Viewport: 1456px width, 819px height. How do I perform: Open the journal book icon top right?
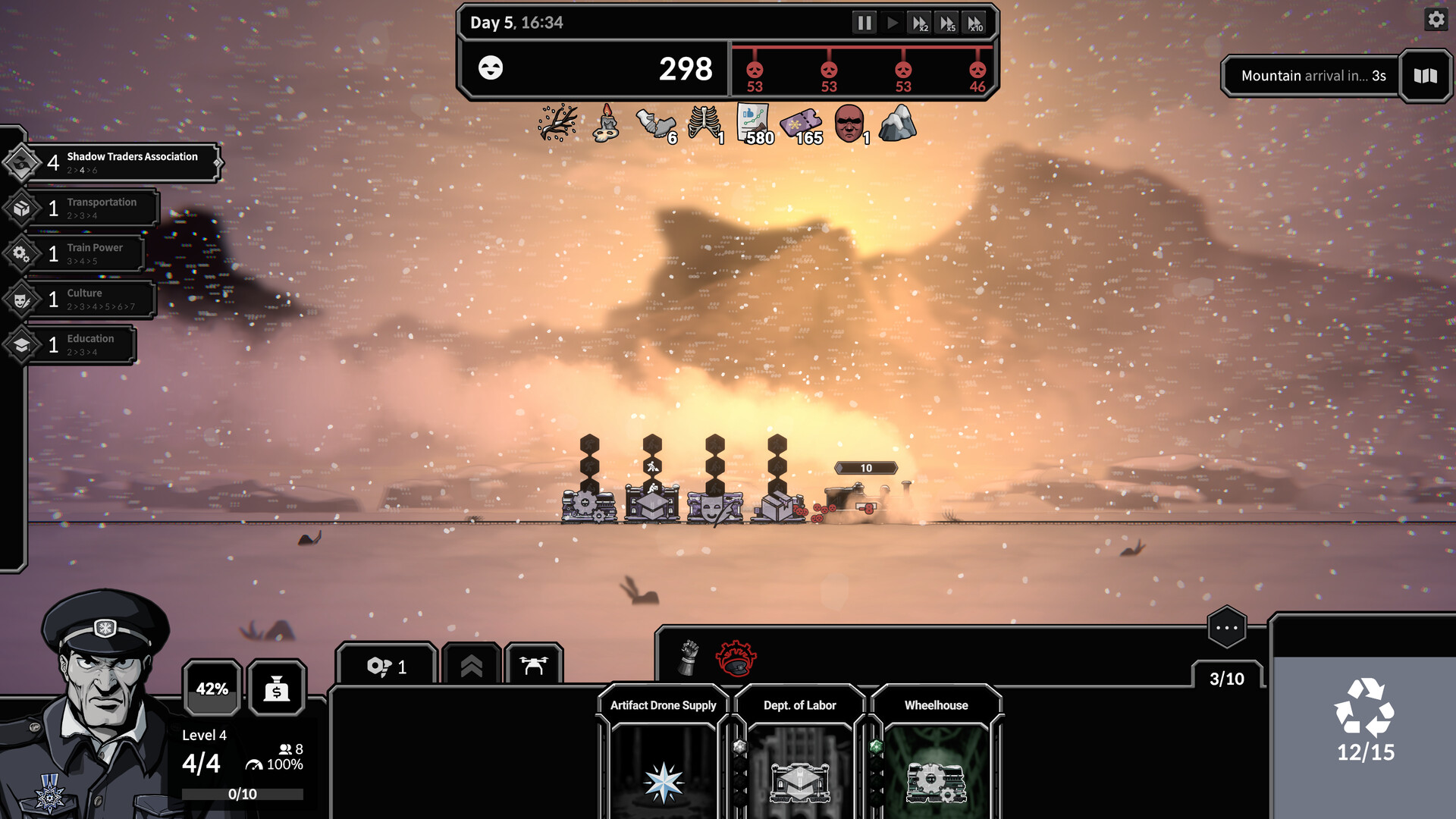coord(1425,75)
